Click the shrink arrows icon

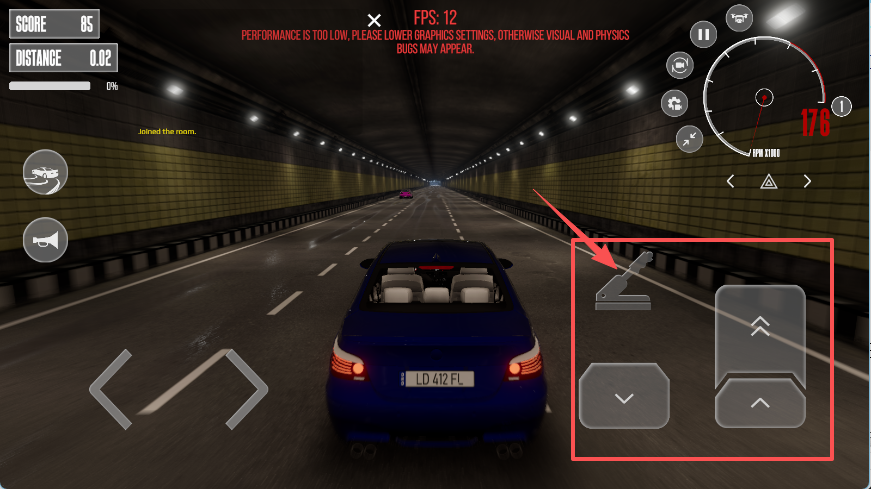tap(688, 139)
